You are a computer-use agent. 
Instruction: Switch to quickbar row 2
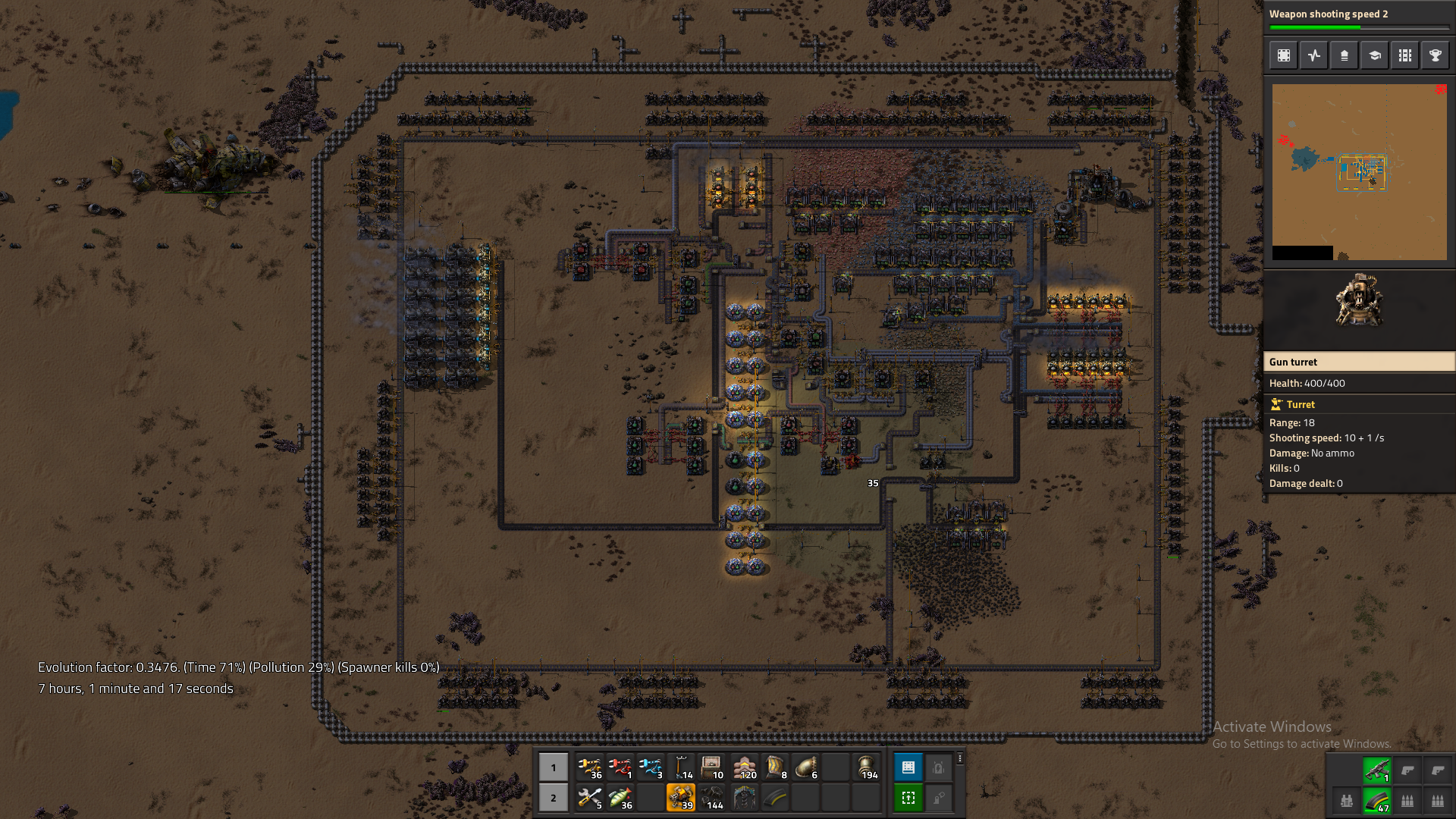click(554, 798)
